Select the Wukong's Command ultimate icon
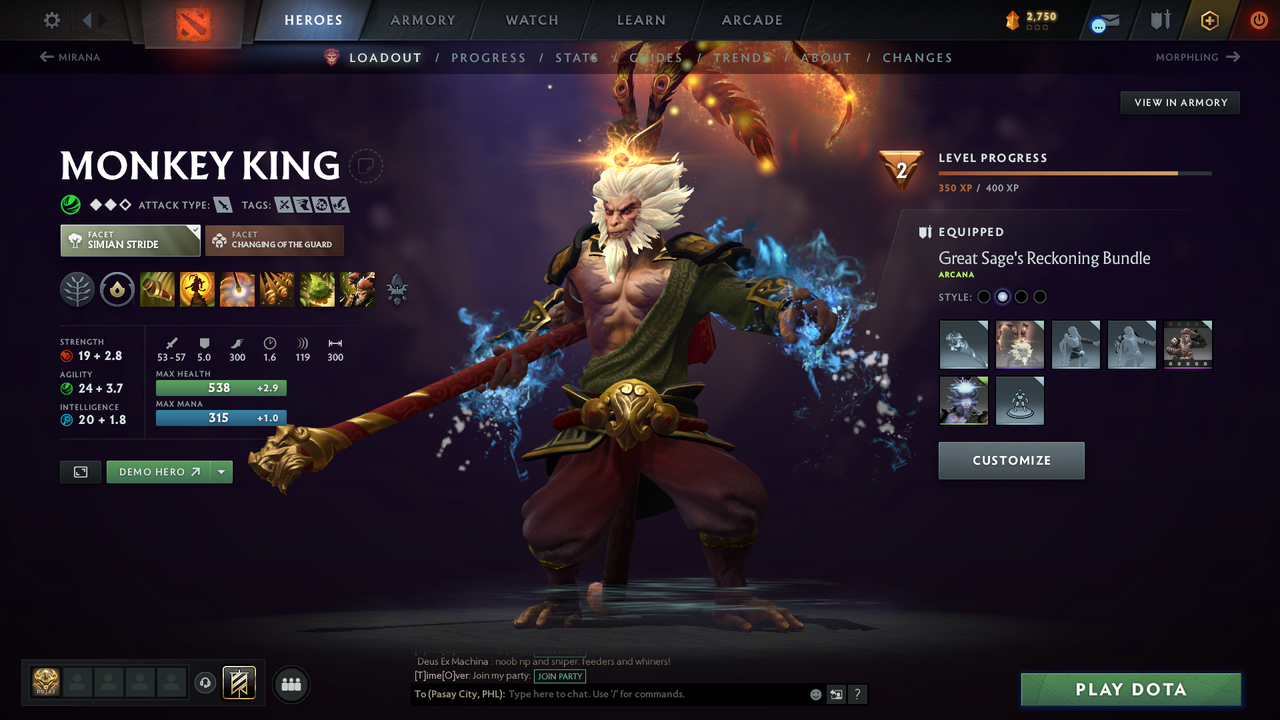This screenshot has width=1280, height=720. click(x=357, y=289)
